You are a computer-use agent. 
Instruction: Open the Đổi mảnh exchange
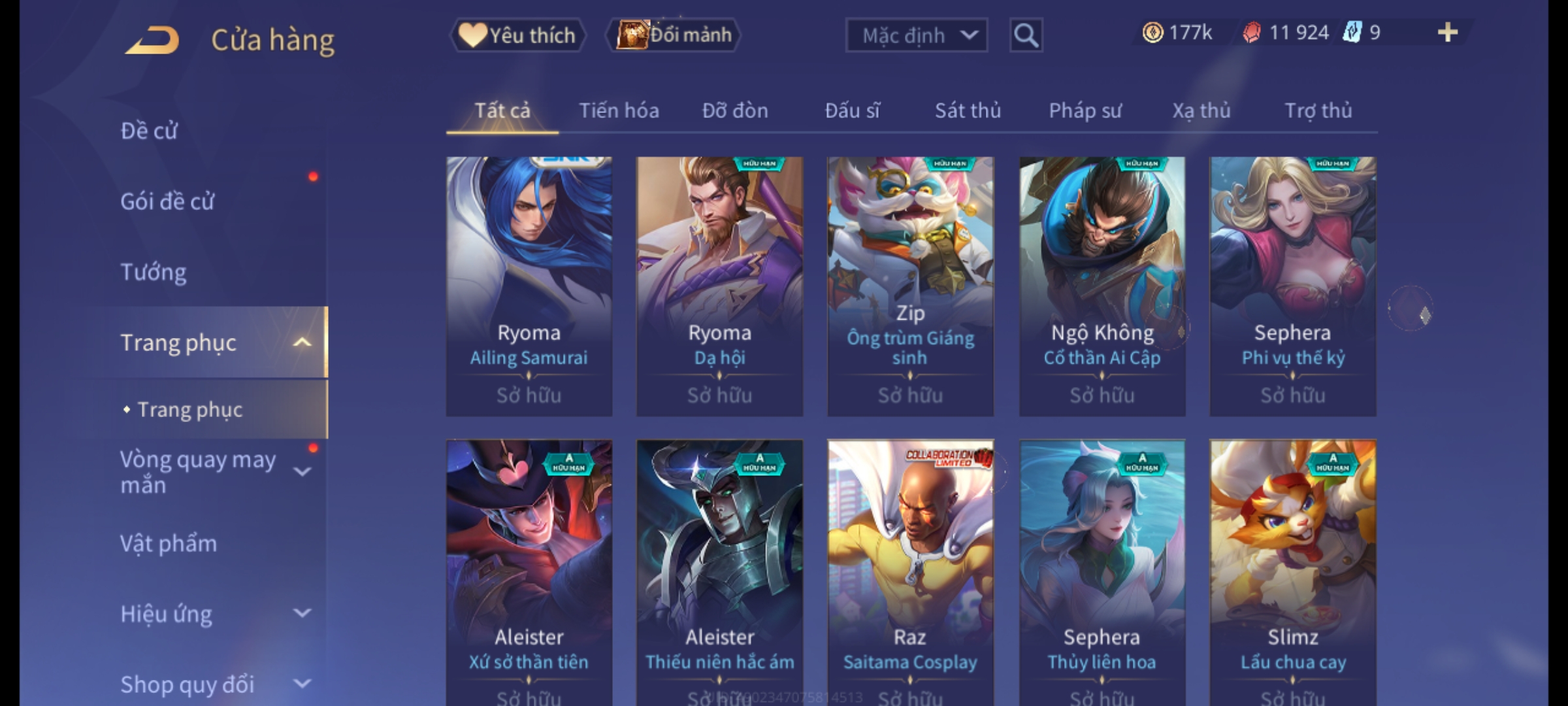pos(674,35)
